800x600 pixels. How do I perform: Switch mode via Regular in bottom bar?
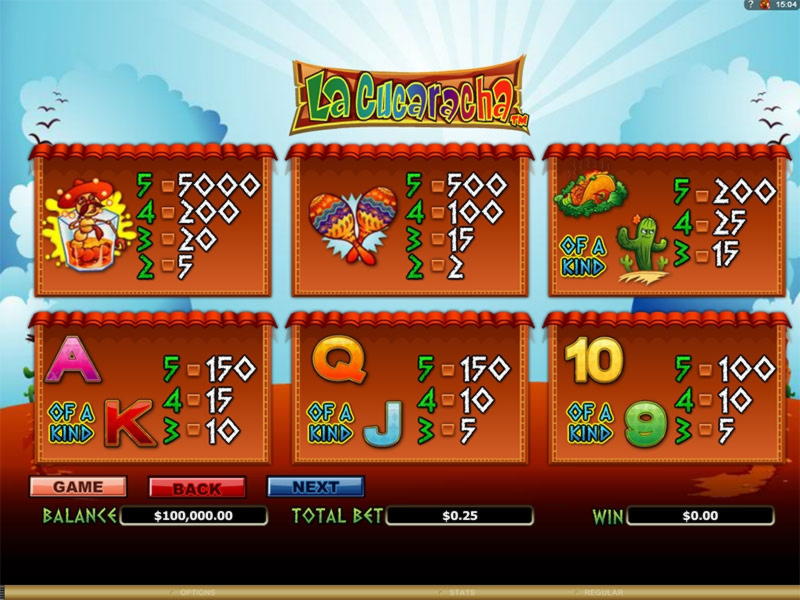point(603,593)
